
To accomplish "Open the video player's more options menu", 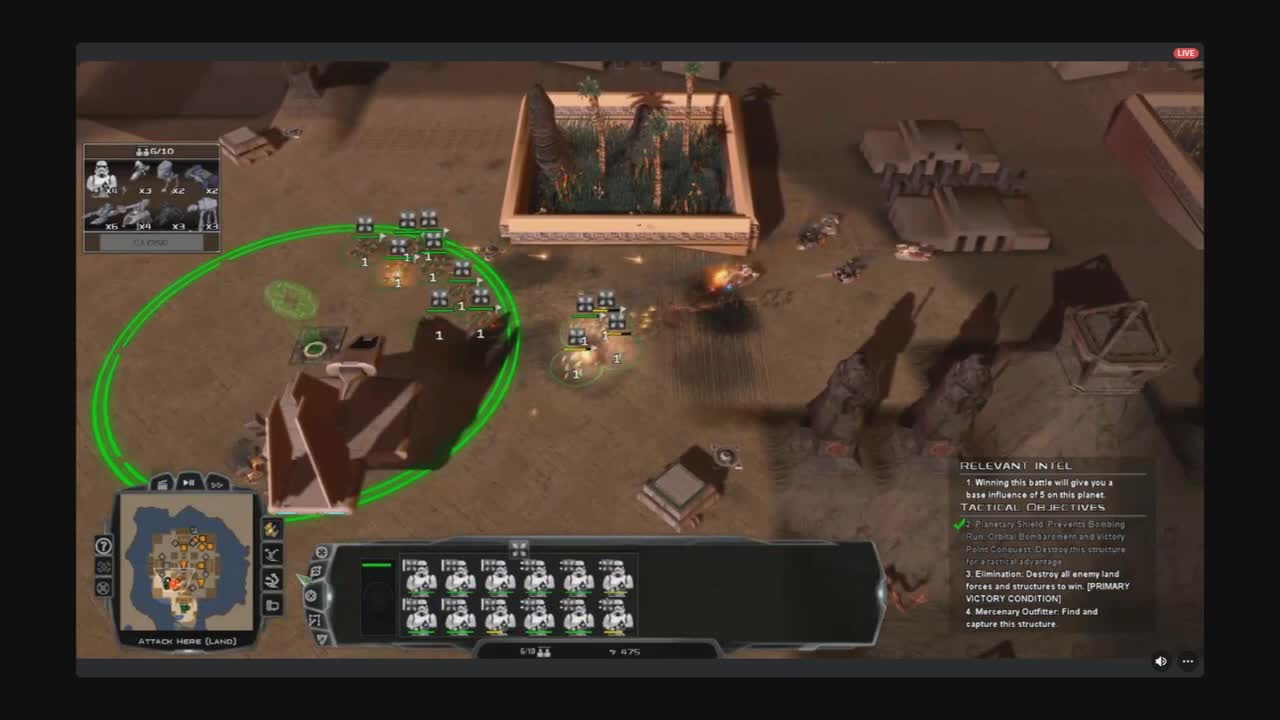I will (x=1187, y=661).
